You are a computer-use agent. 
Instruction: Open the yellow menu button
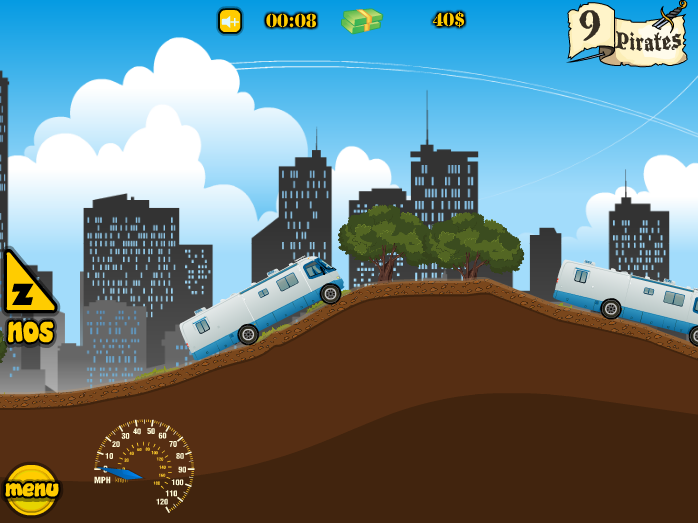[x=31, y=489]
